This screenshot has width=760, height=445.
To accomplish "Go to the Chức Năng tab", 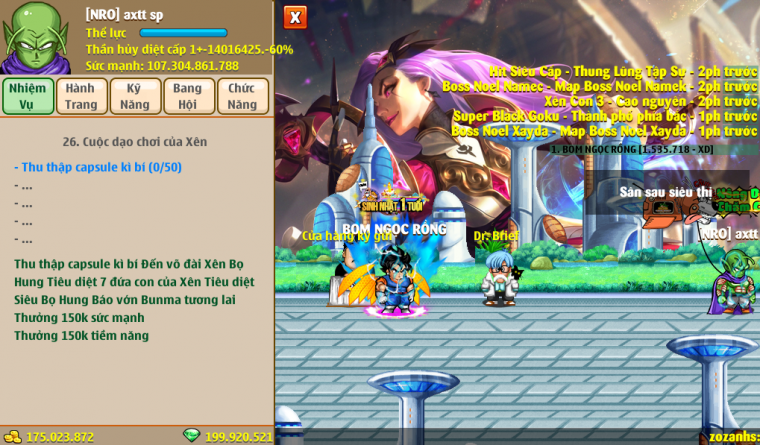I will [x=242, y=96].
